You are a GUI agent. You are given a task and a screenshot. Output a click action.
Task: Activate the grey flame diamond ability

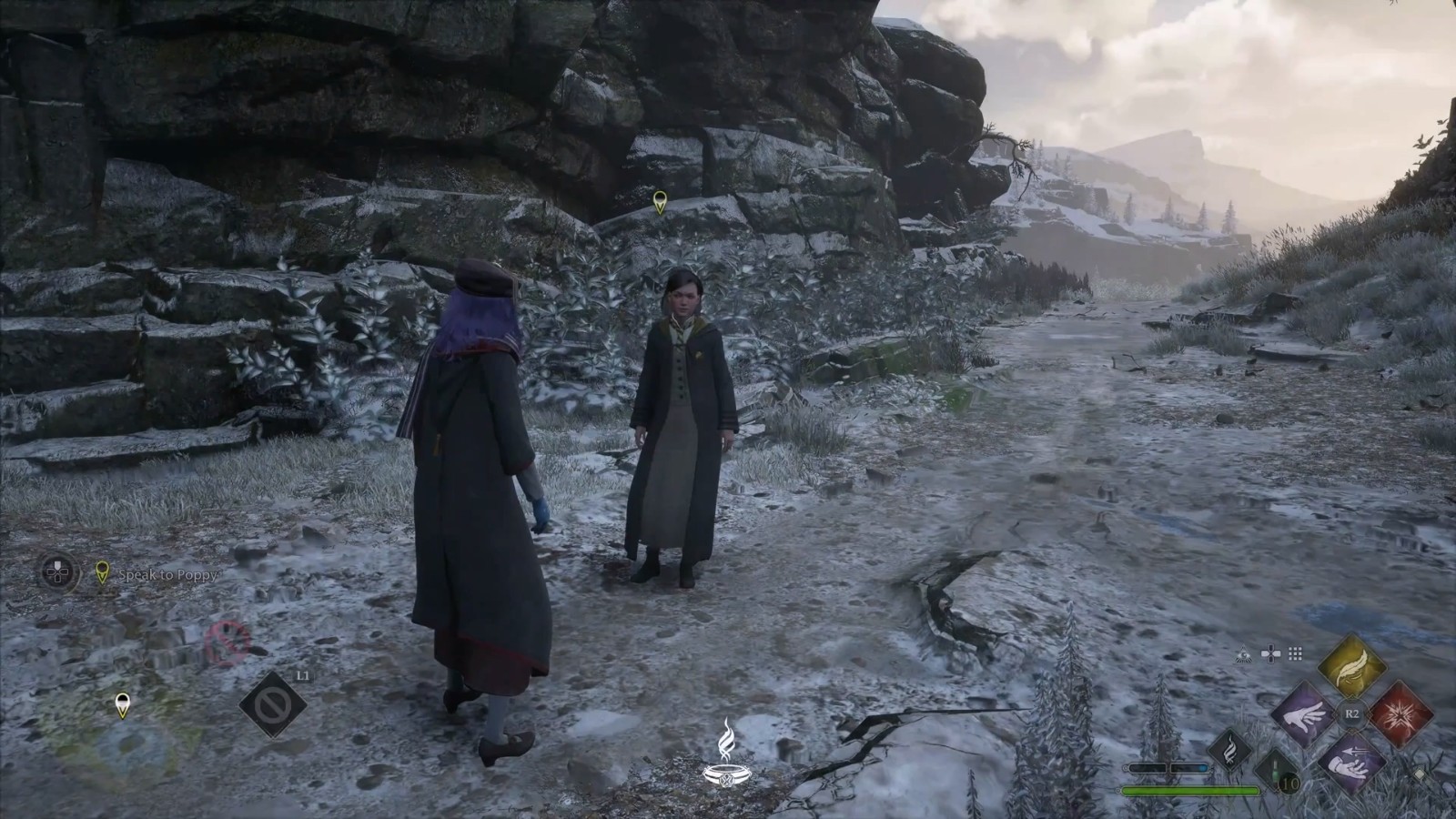(1230, 752)
